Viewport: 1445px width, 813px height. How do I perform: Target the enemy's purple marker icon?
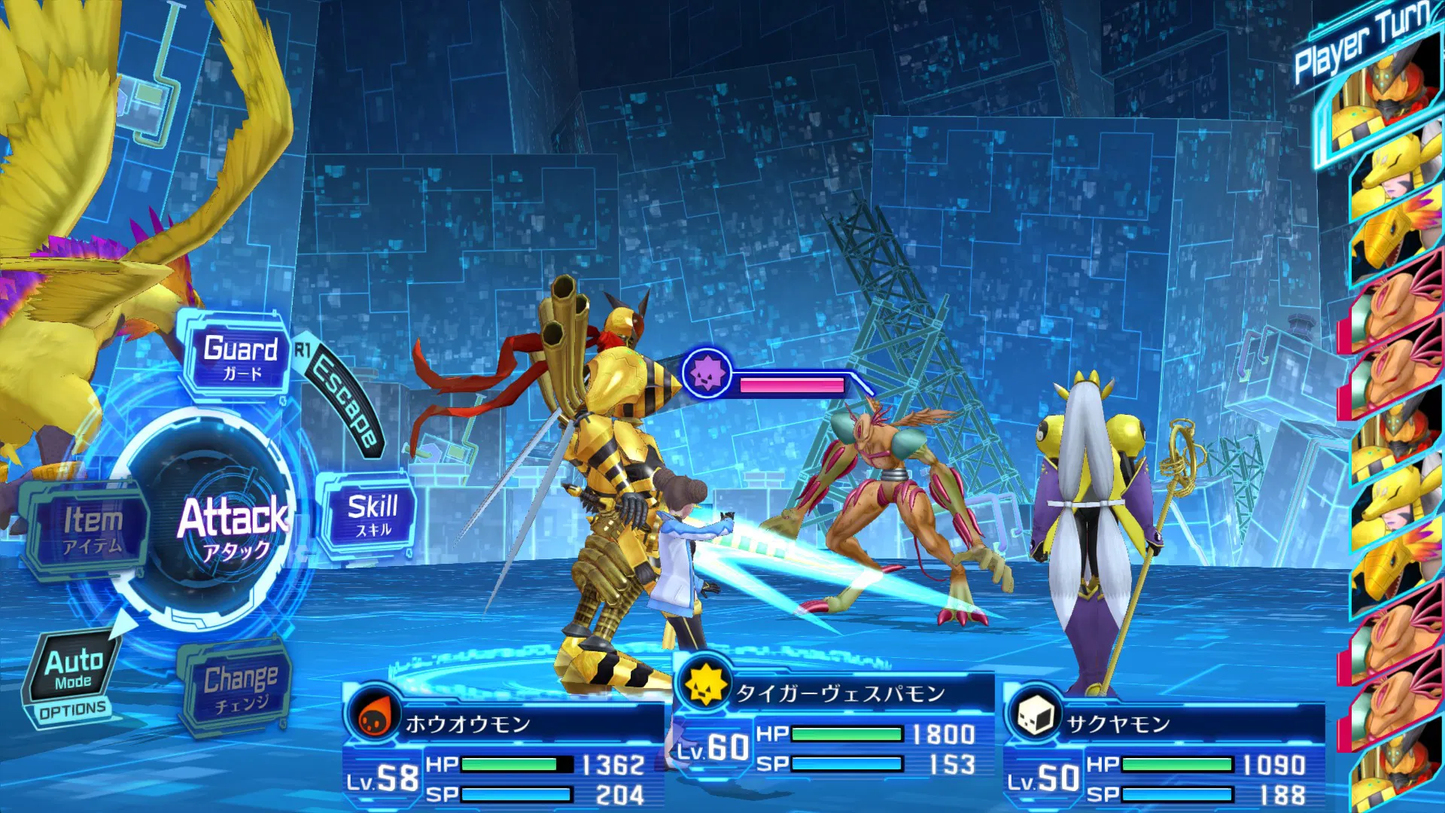(707, 375)
